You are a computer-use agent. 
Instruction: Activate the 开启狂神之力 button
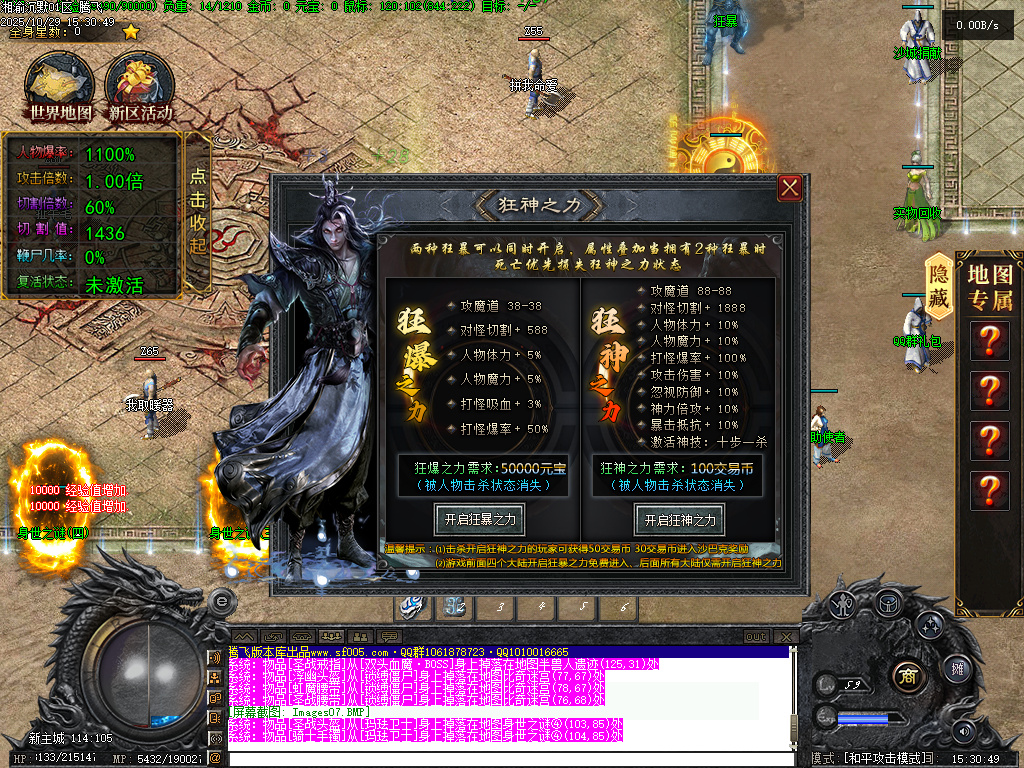679,520
